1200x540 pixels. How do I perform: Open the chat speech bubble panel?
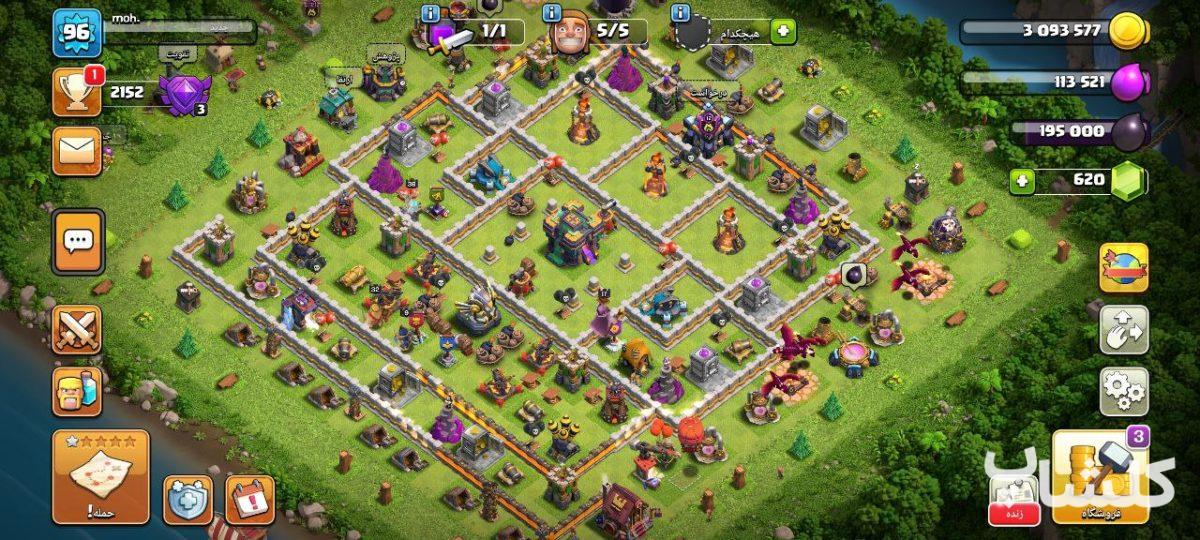(78, 241)
